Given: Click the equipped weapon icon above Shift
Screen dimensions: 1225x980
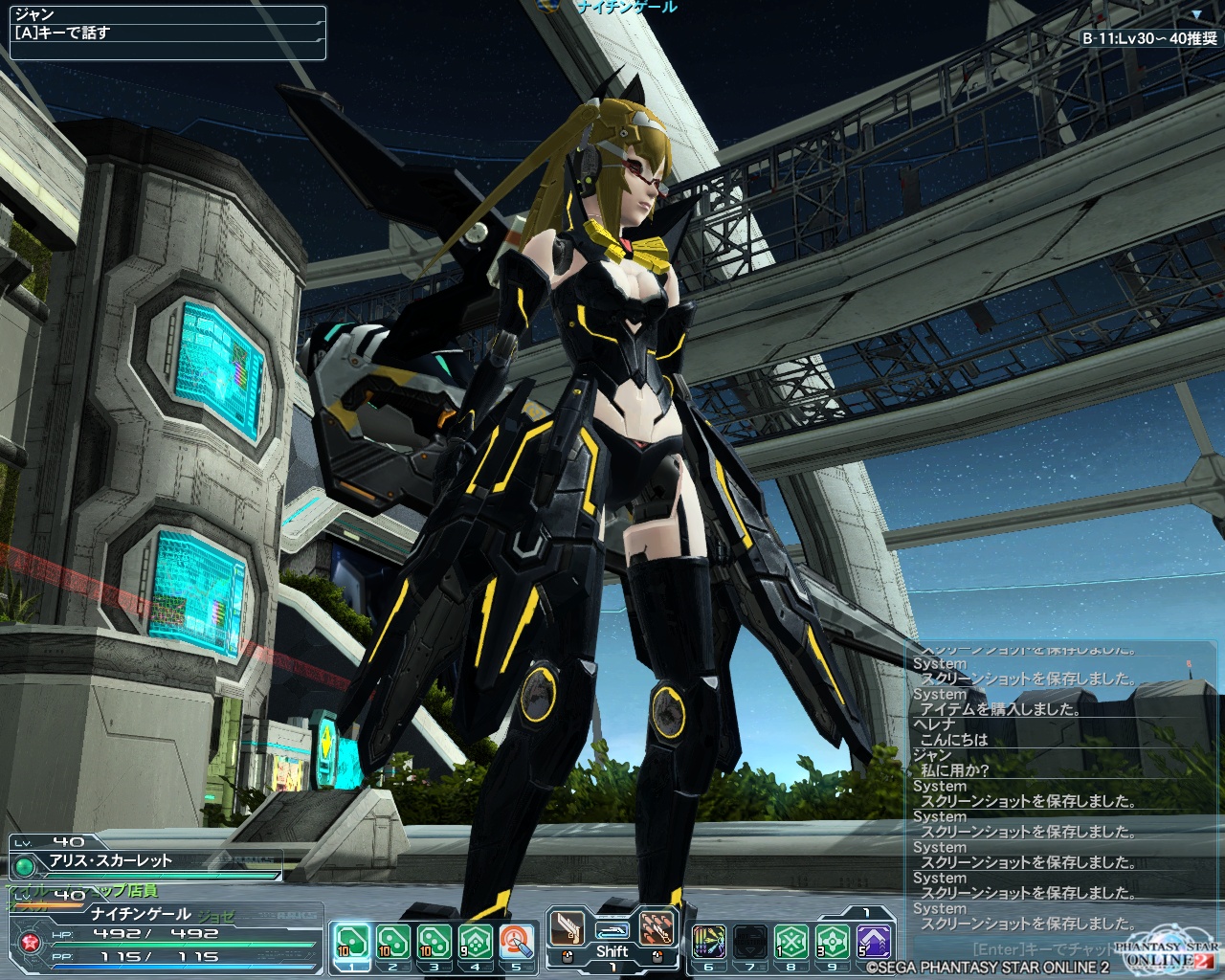Looking at the screenshot, I should click(611, 928).
